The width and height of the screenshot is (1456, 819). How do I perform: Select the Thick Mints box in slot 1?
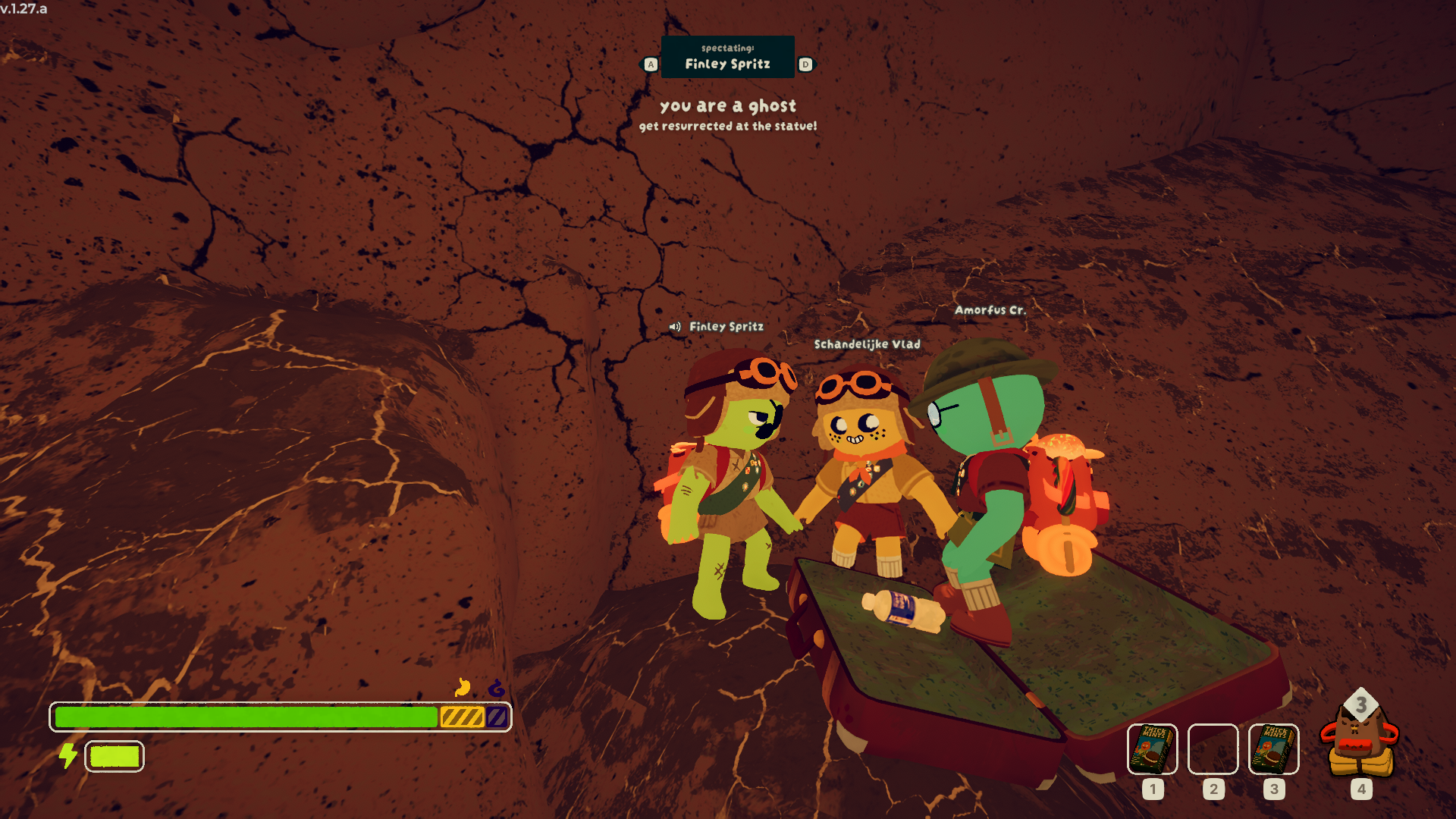pyautogui.click(x=1152, y=749)
